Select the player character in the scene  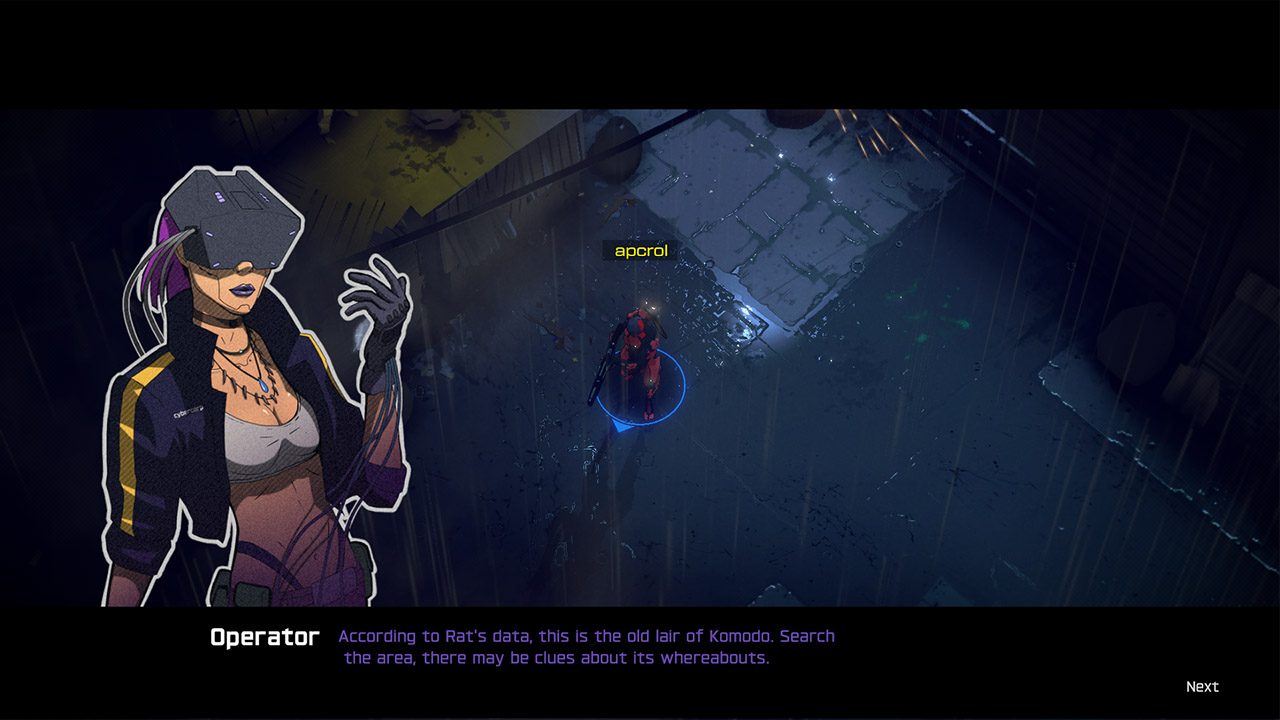click(x=640, y=360)
